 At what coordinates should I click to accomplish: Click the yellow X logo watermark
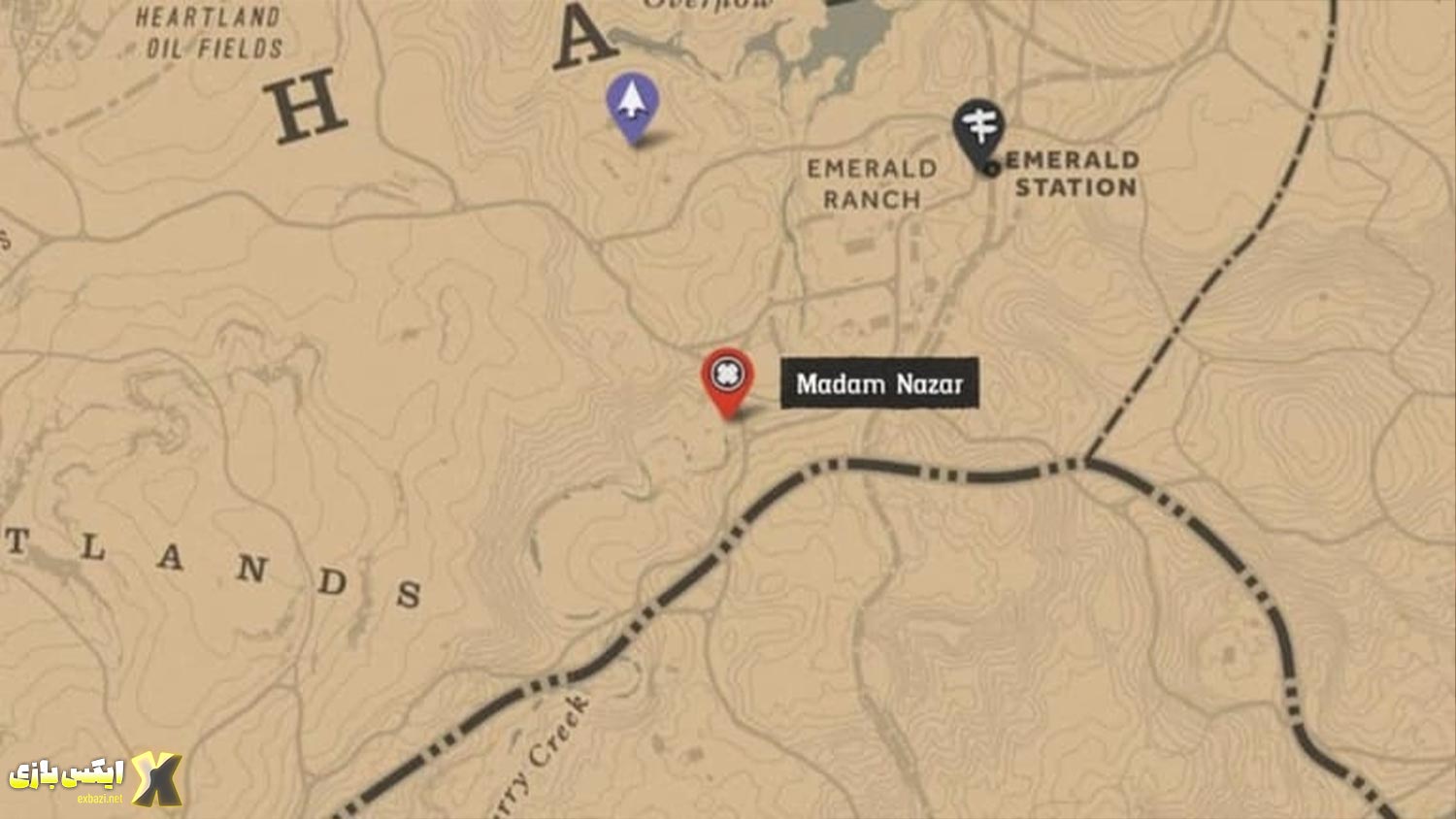[157, 776]
